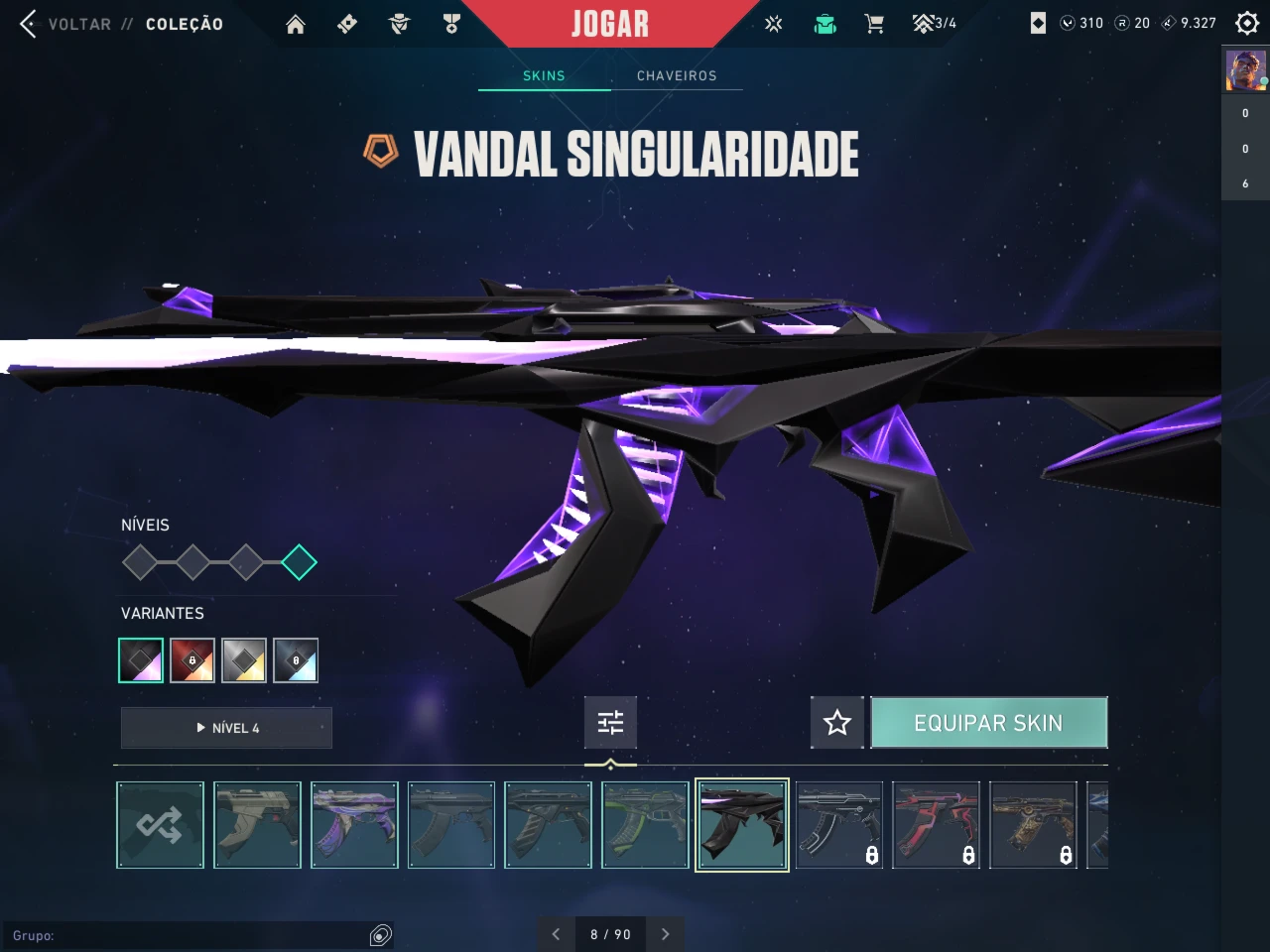Equip the skin with Equipar Skin
Image resolution: width=1270 pixels, height=952 pixels.
click(988, 722)
